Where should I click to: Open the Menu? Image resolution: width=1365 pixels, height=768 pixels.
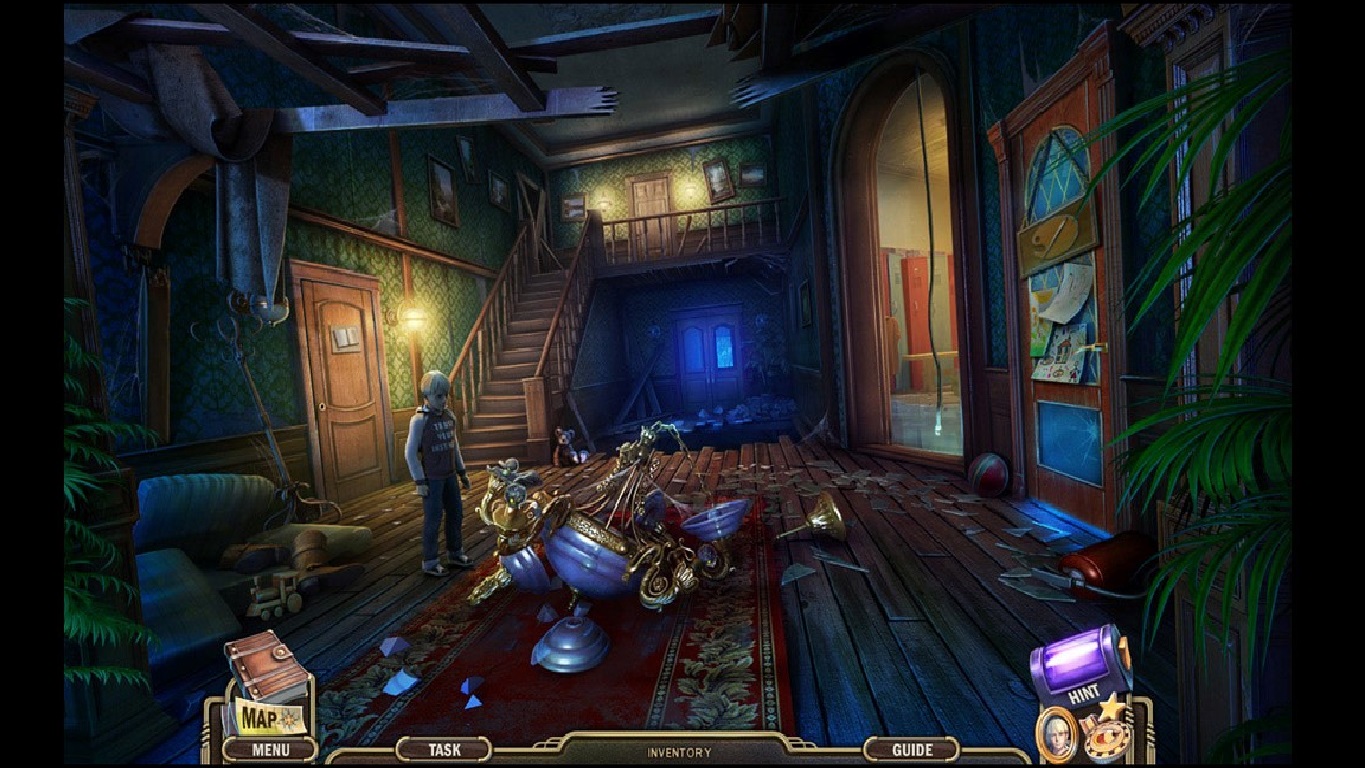tap(273, 749)
